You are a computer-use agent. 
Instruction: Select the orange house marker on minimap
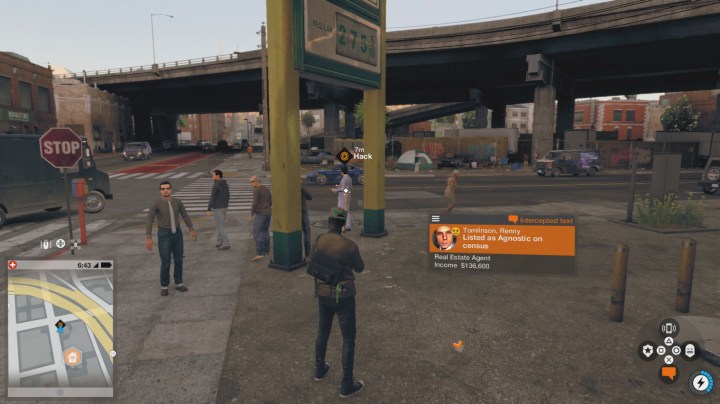72,356
